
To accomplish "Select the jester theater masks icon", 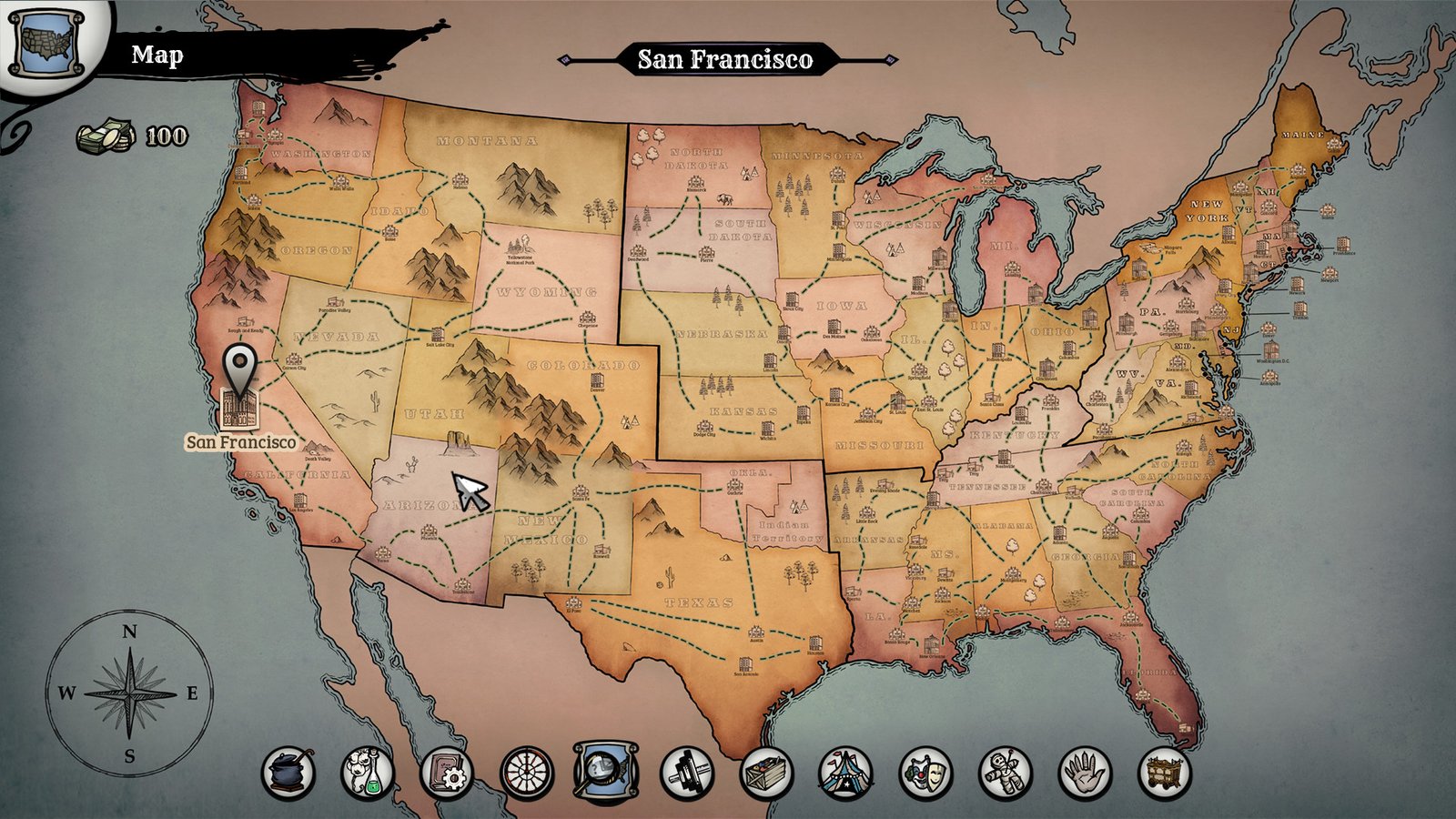I will (x=925, y=773).
